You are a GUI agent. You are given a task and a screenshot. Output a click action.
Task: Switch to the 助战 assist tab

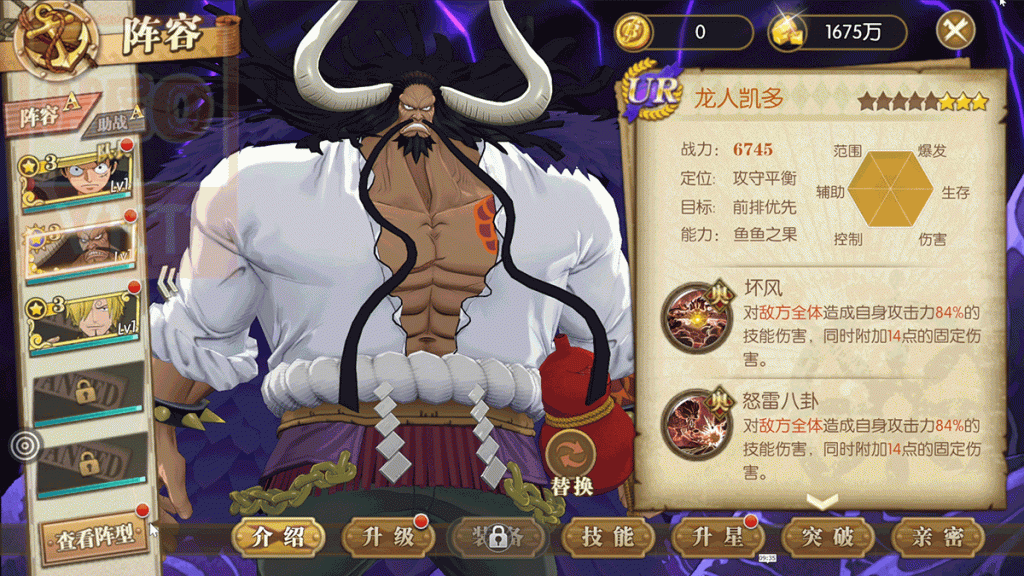pos(117,124)
